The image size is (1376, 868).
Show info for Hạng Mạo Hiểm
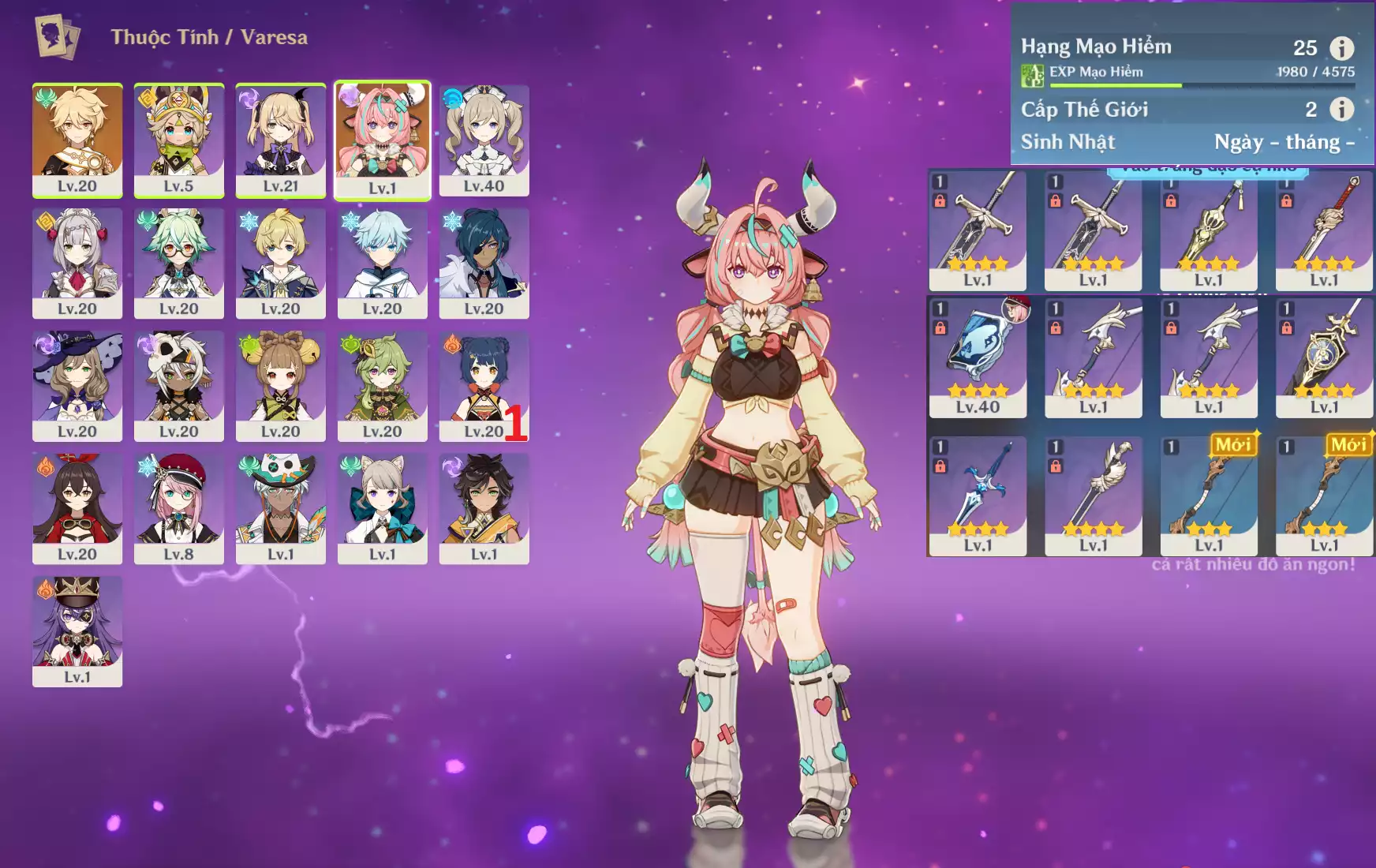pyautogui.click(x=1341, y=48)
